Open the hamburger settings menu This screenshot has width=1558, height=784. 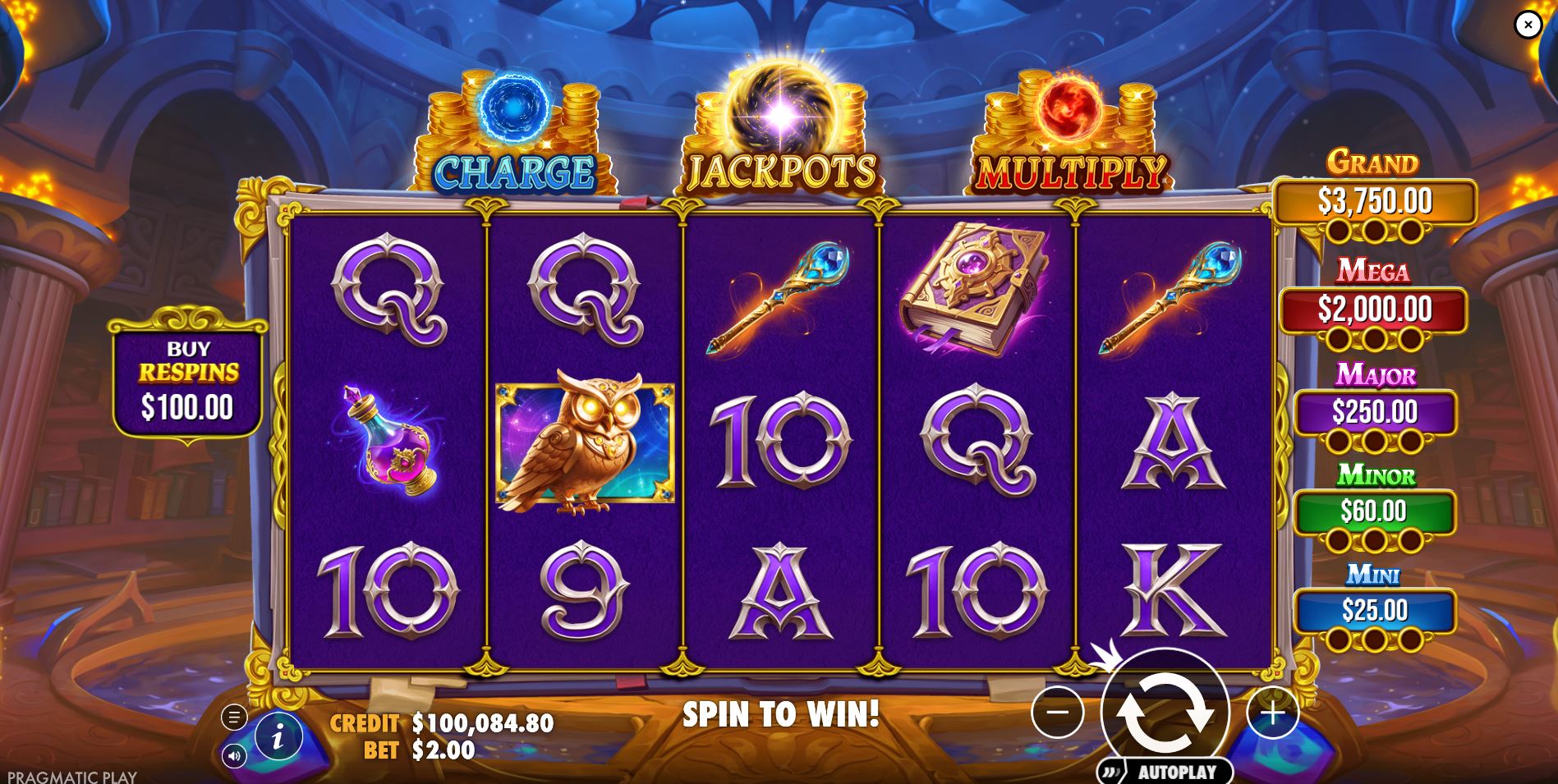pos(232,718)
